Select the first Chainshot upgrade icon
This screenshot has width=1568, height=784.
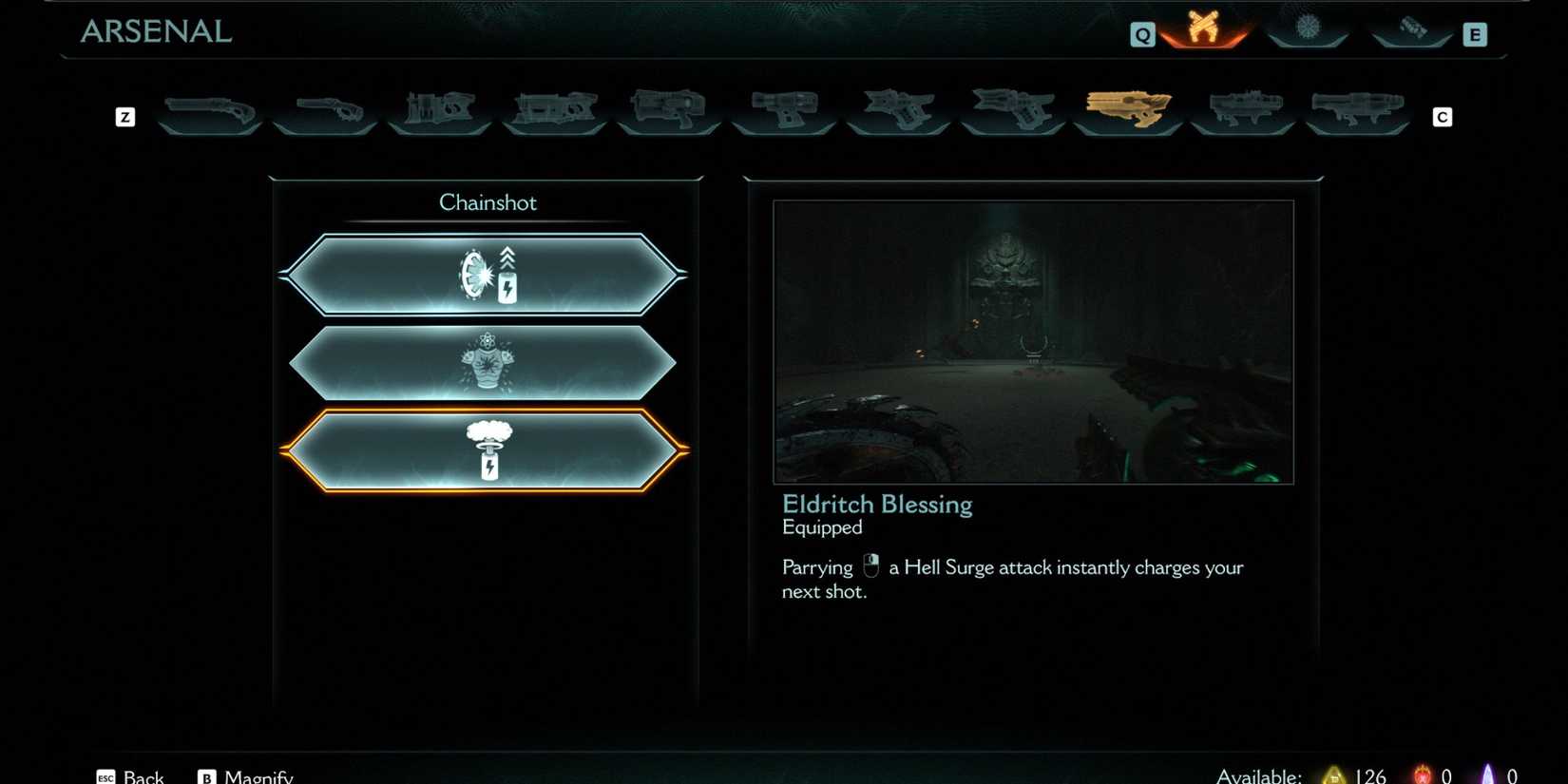488,275
